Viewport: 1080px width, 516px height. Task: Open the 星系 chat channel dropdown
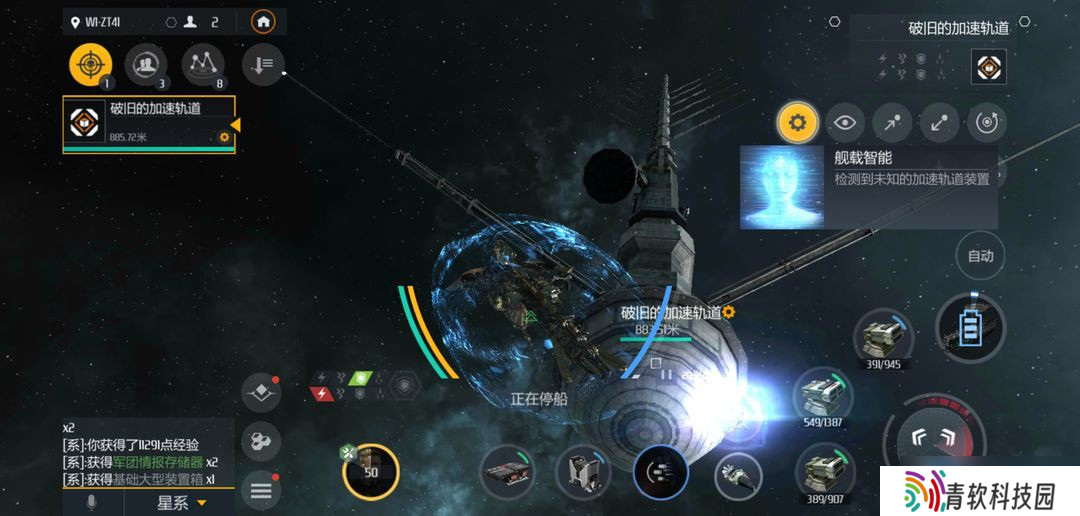pyautogui.click(x=180, y=503)
